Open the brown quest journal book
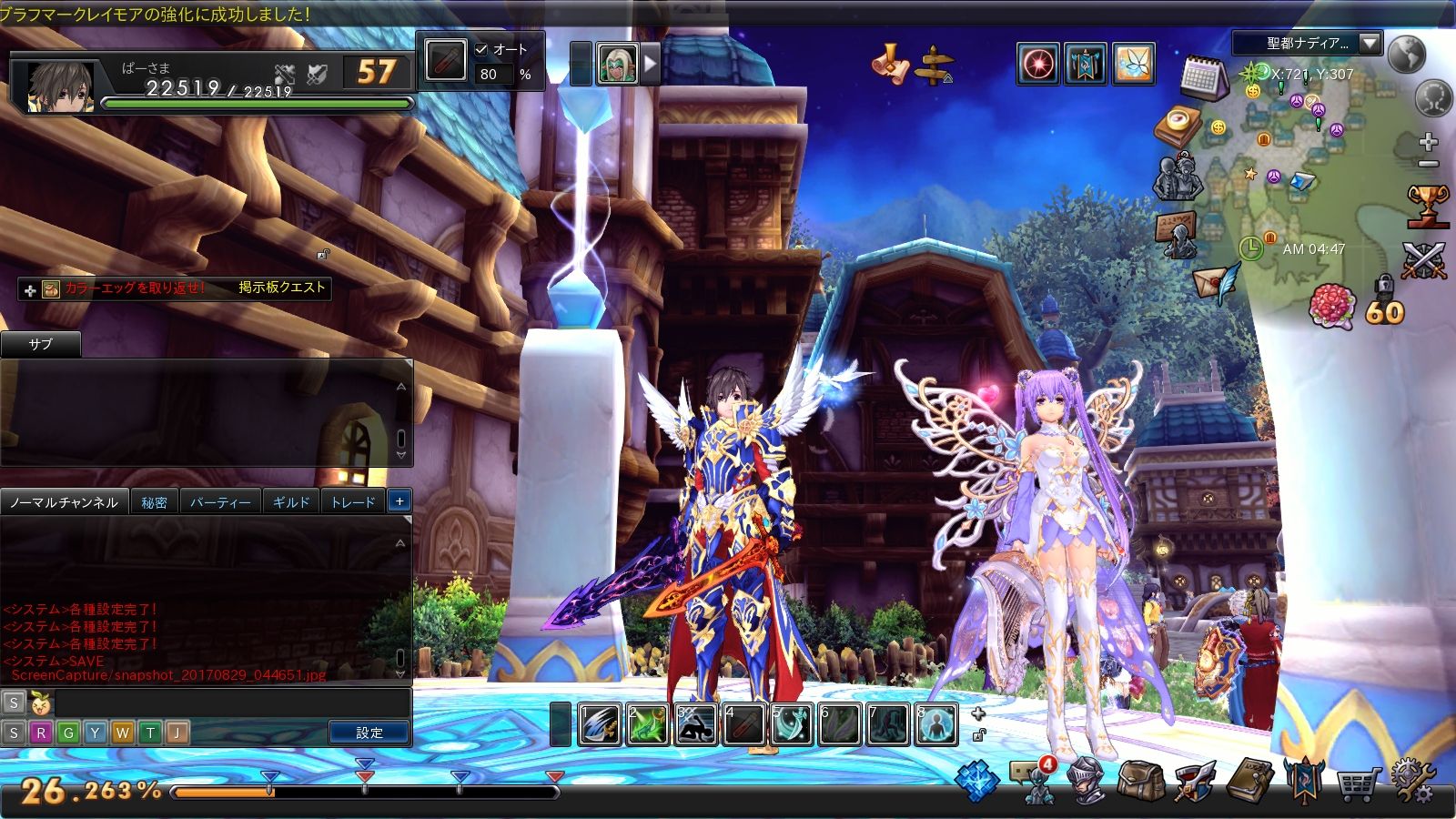The height and width of the screenshot is (819, 1456). click(x=1250, y=780)
